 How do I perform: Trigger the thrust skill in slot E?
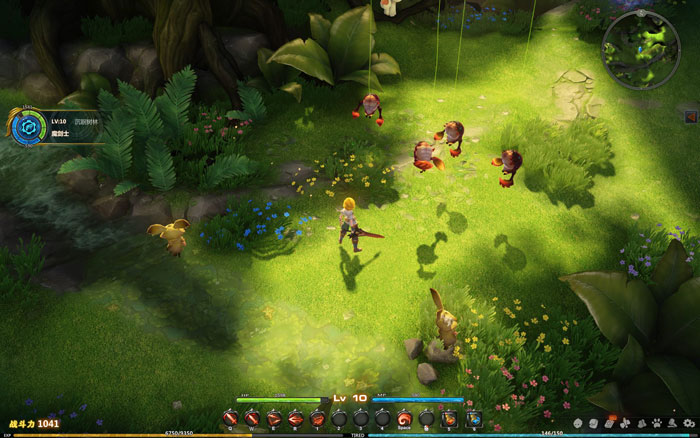(274, 418)
